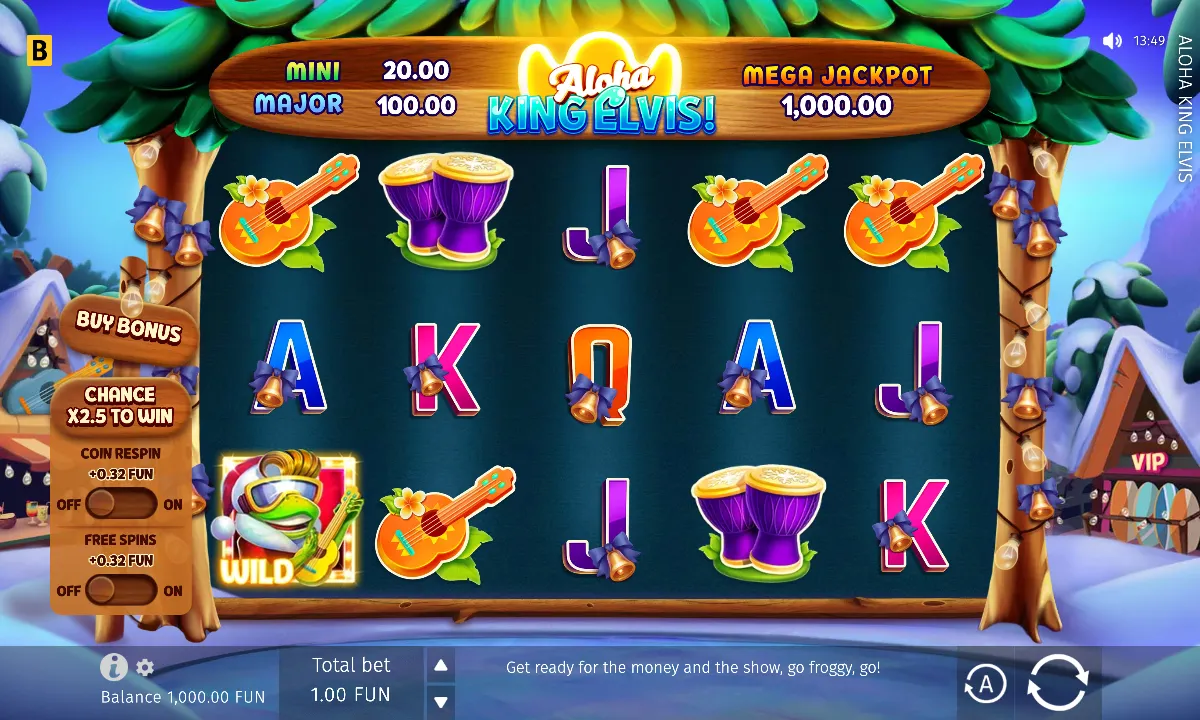1200x720 pixels.
Task: Increase total bet with the up arrow
Action: coord(440,665)
